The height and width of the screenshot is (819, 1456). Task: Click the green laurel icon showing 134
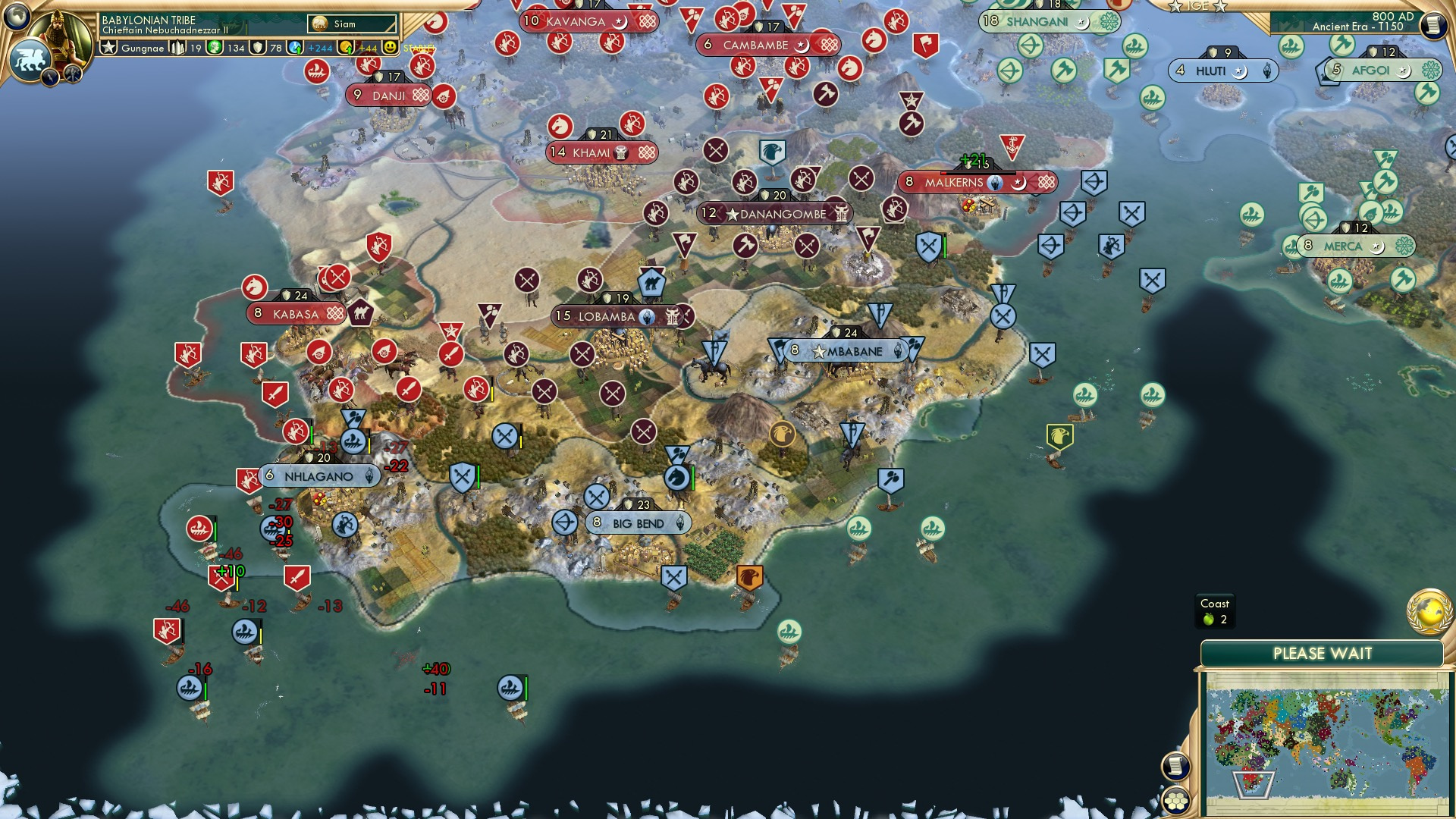[x=215, y=48]
